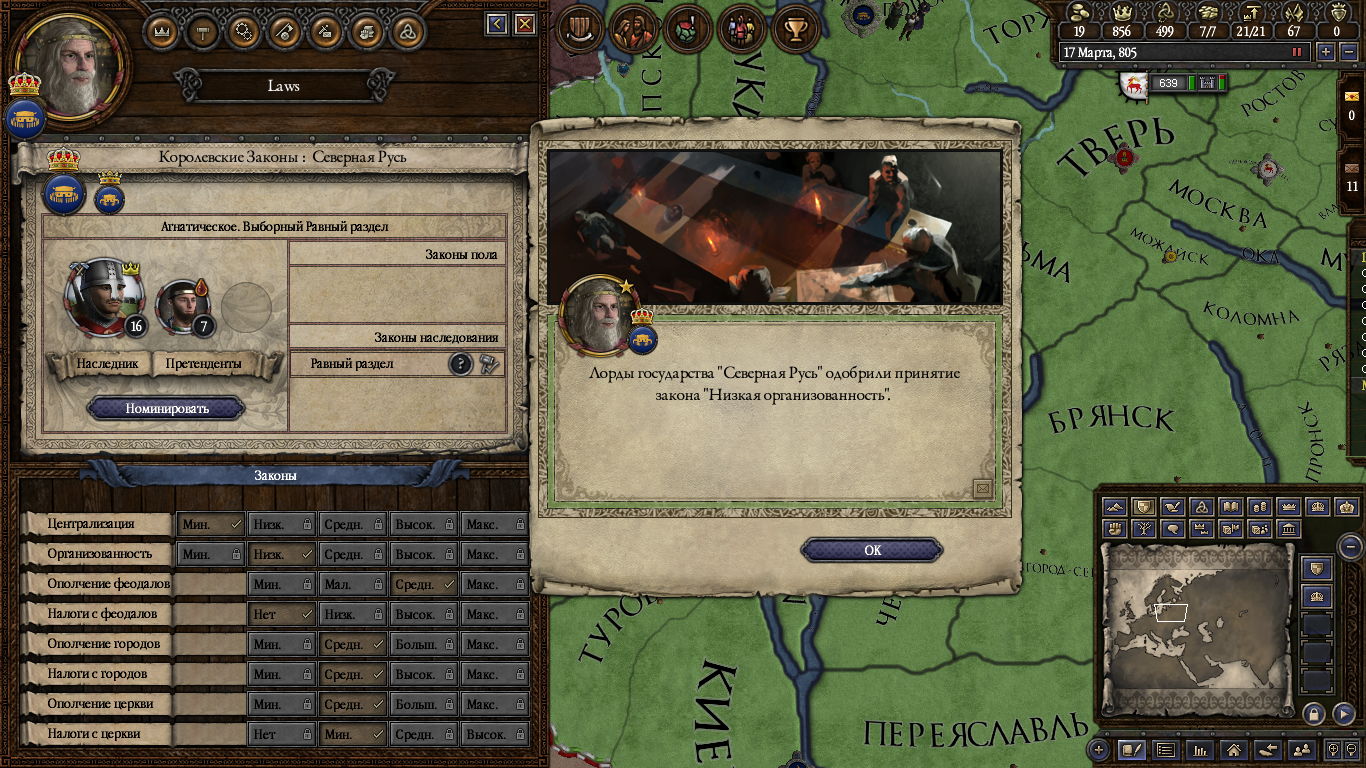Confirm the event popup with OK
Screen dimensions: 1366x768
(x=872, y=550)
